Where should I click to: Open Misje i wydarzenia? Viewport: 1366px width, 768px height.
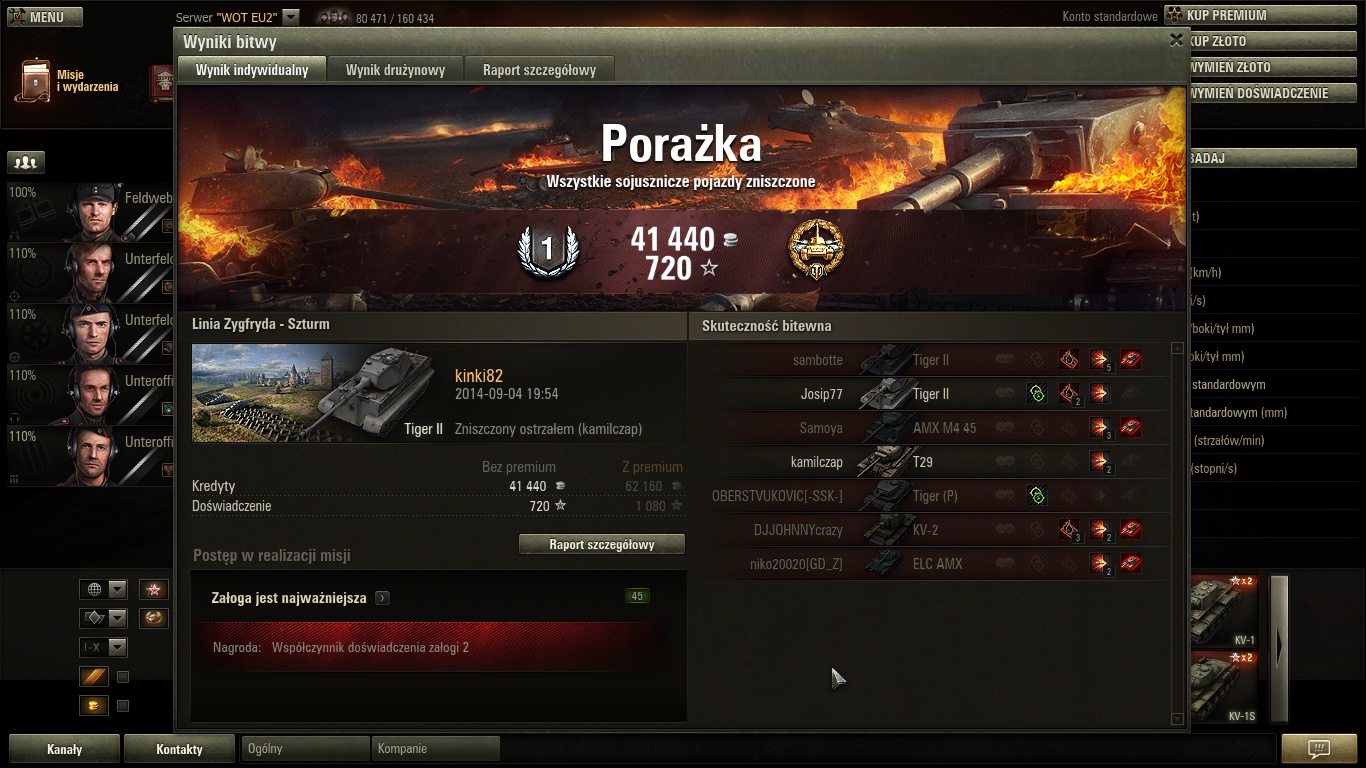(66, 81)
